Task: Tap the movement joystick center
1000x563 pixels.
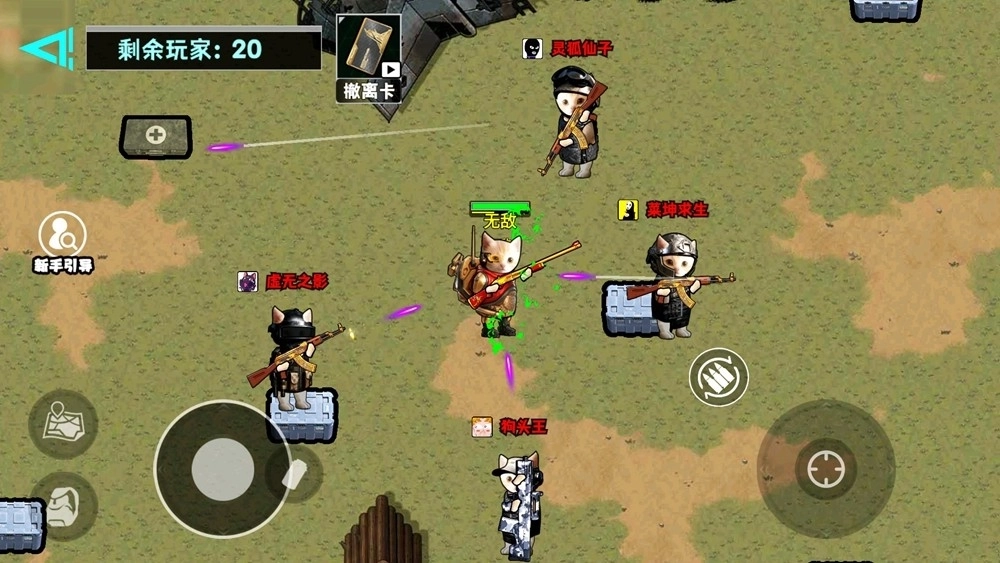Action: (x=223, y=469)
